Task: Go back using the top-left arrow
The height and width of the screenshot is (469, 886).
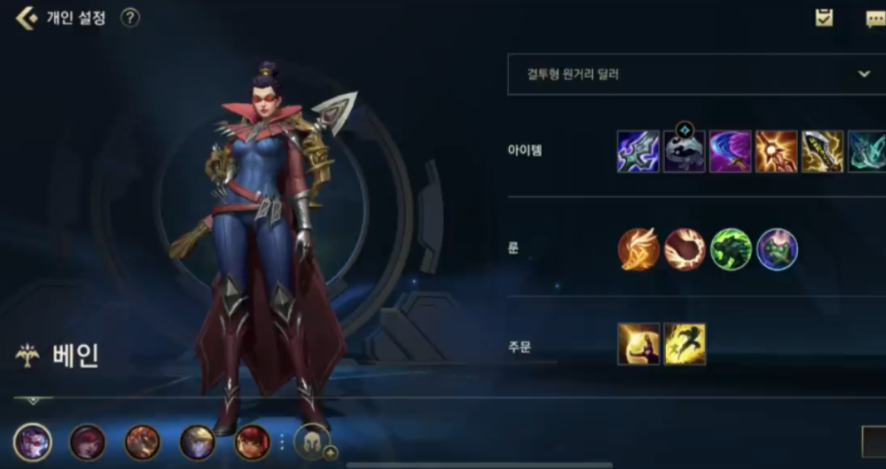Action: tap(26, 18)
